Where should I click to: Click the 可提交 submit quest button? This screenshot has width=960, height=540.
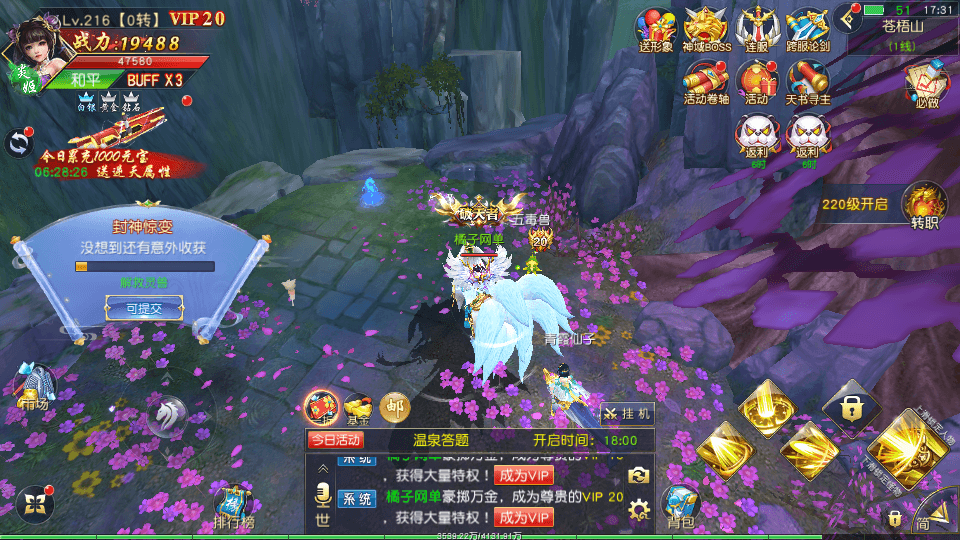[144, 309]
